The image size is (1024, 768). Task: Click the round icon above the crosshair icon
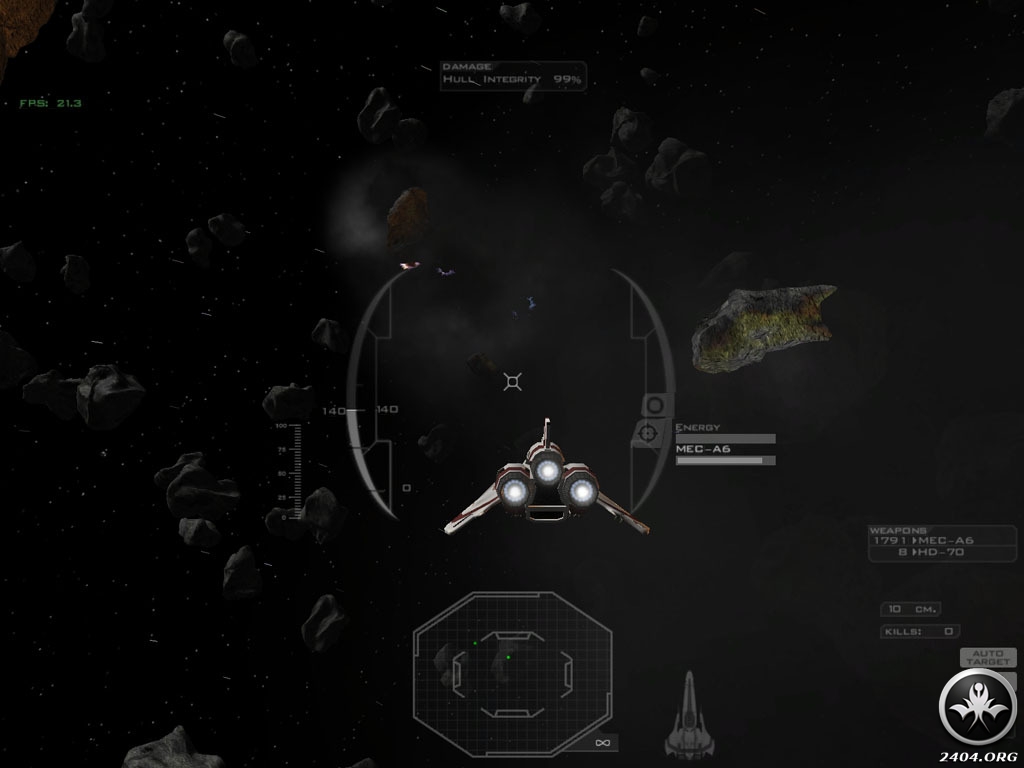[x=654, y=405]
